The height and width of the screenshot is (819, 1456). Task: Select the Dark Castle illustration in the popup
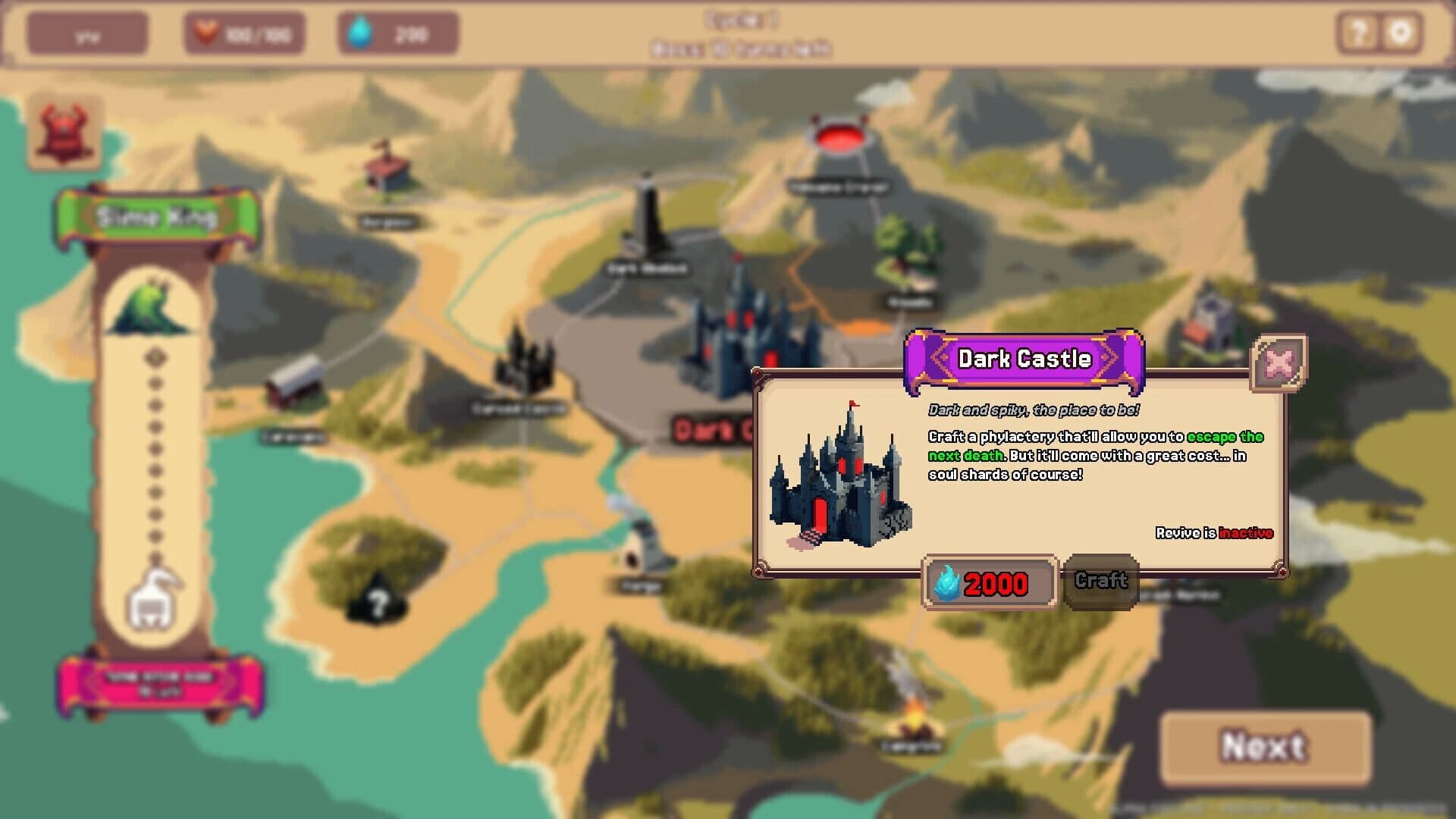coord(842,474)
